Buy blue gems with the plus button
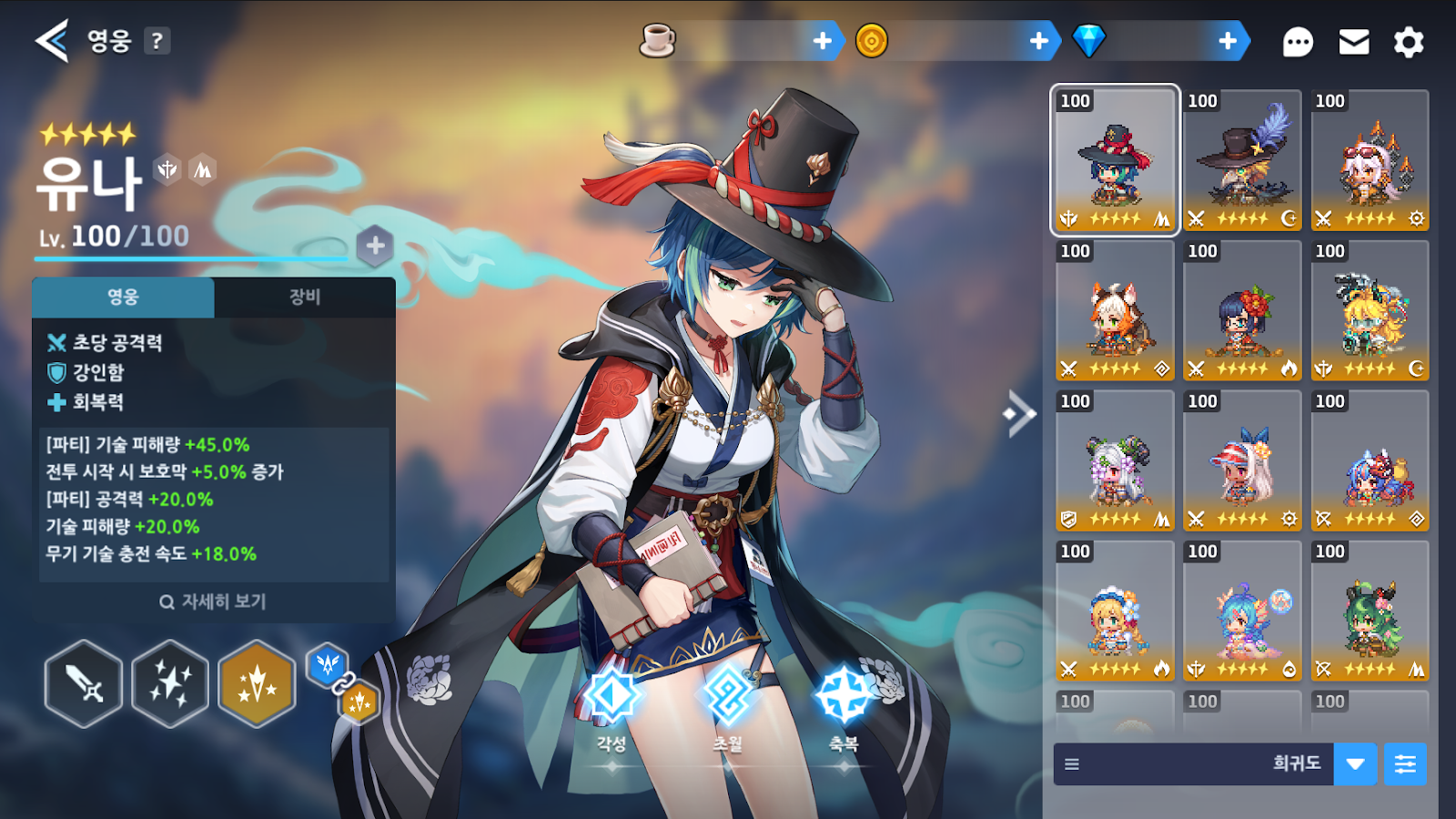Viewport: 1456px width, 819px height. click(1228, 41)
